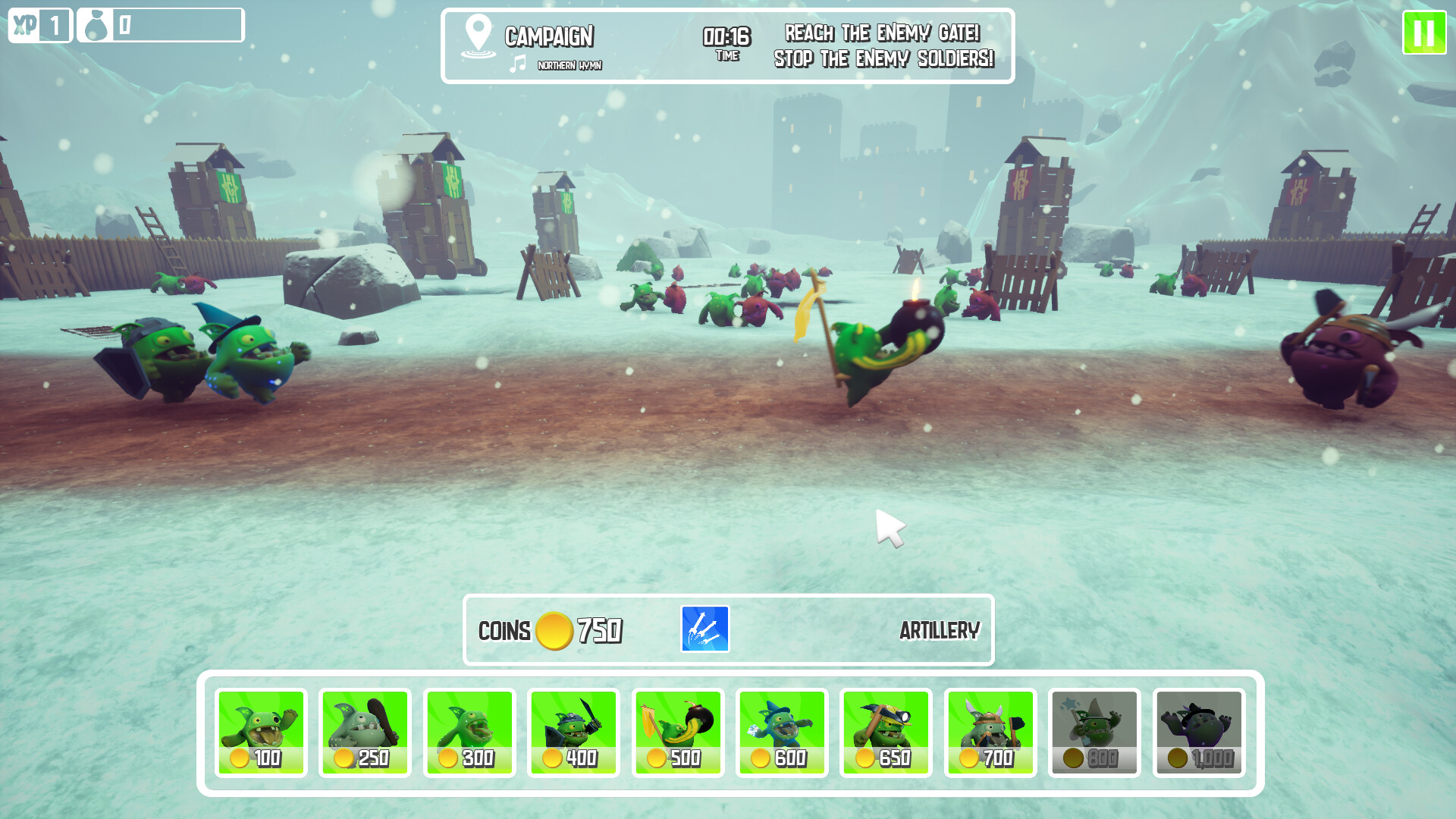1456x819 pixels.
Task: Deploy the 100-coin basic goblin unit
Action: click(262, 732)
